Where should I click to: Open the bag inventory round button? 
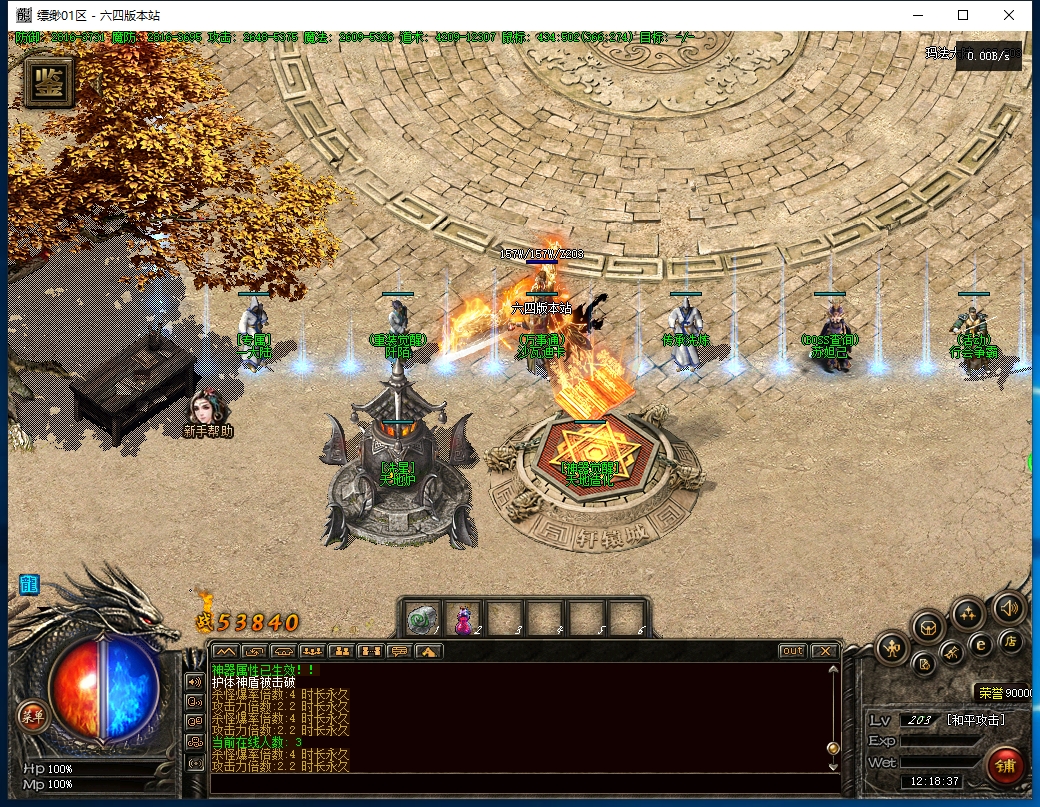tap(928, 628)
